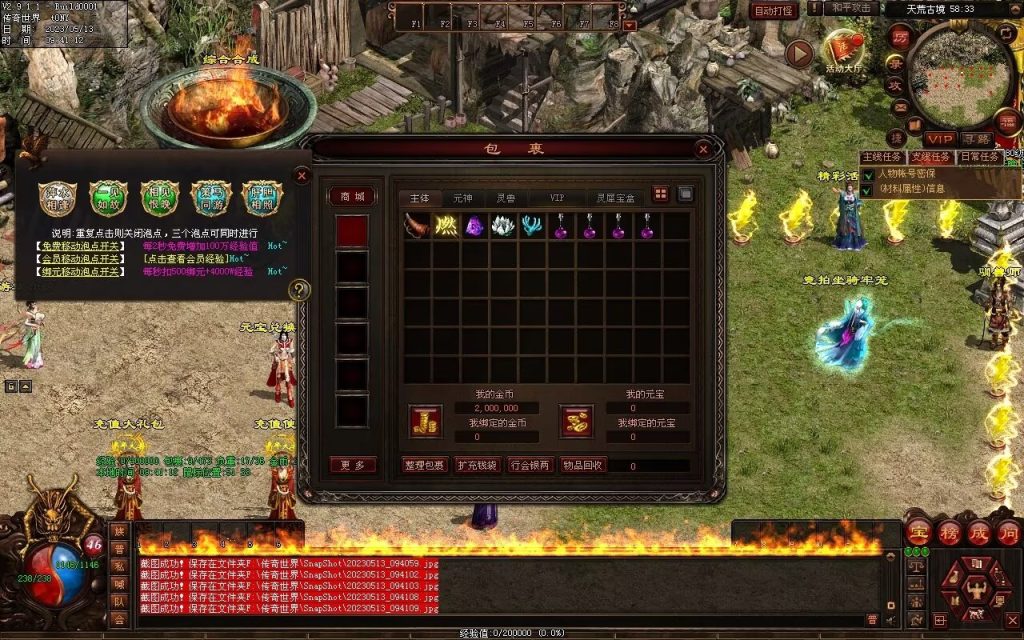Select the white lotus item slot
This screenshot has width=1024, height=640.
click(x=501, y=226)
